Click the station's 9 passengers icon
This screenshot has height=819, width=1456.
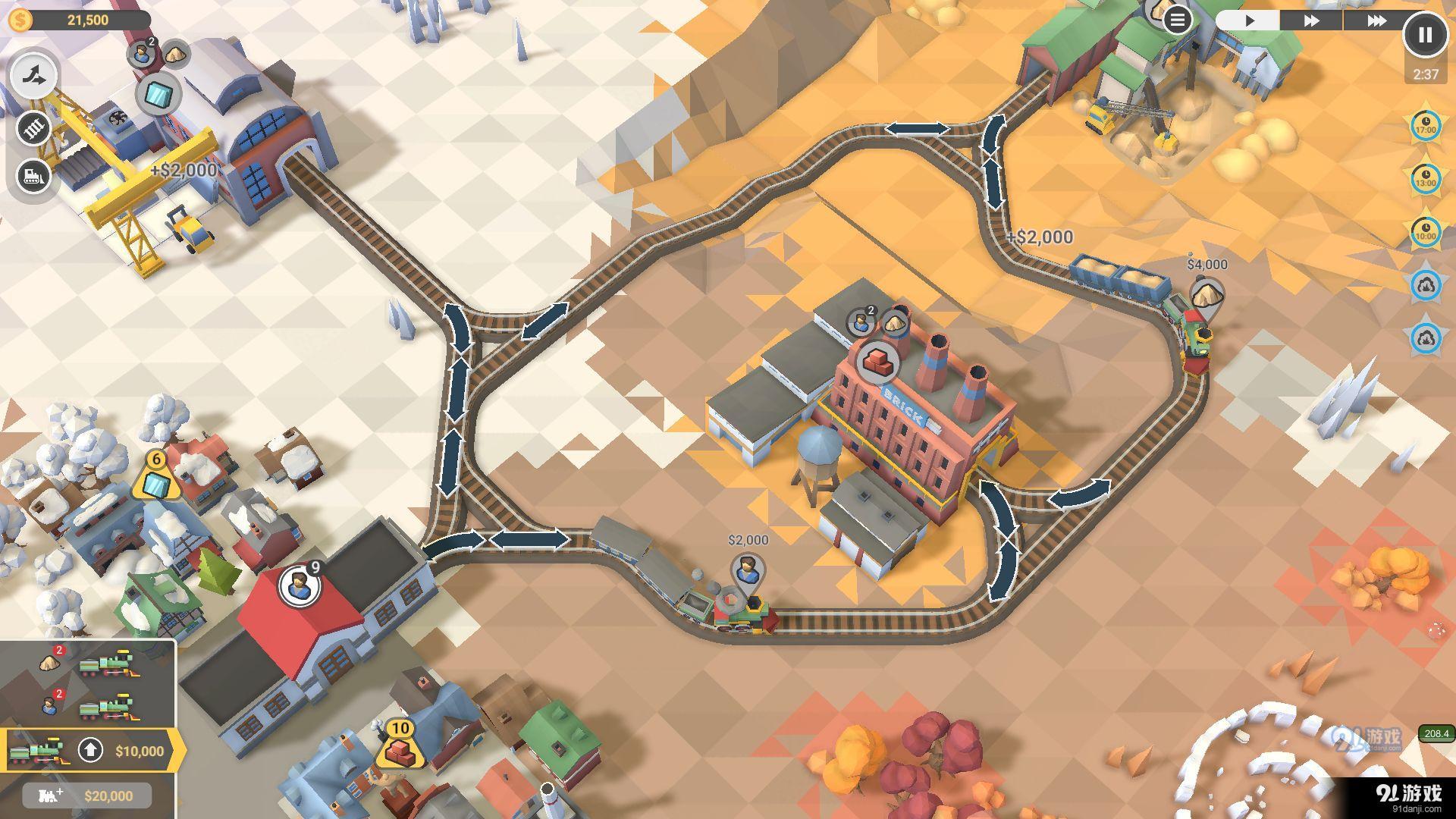click(298, 585)
